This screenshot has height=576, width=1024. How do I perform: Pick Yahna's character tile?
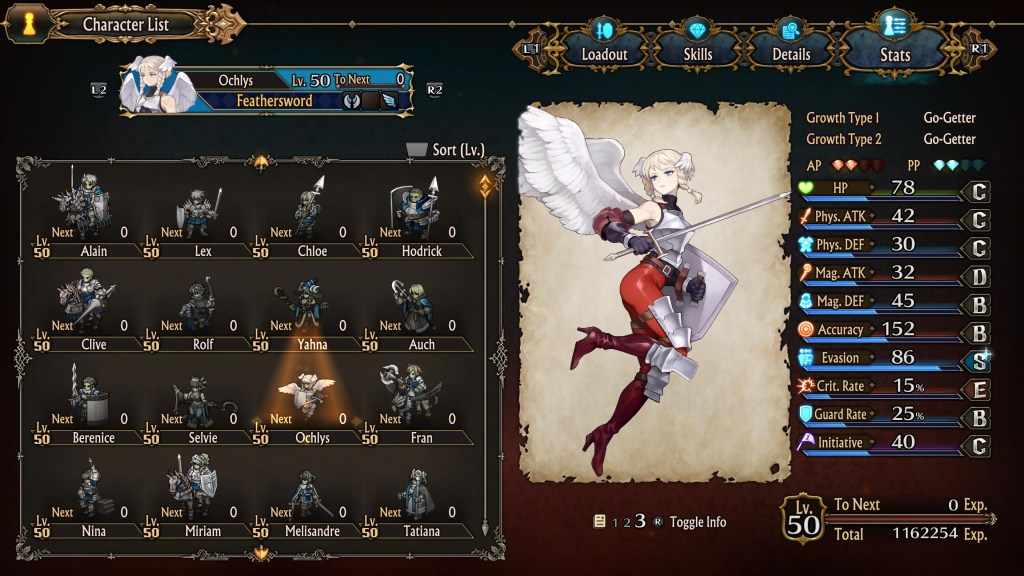point(311,309)
